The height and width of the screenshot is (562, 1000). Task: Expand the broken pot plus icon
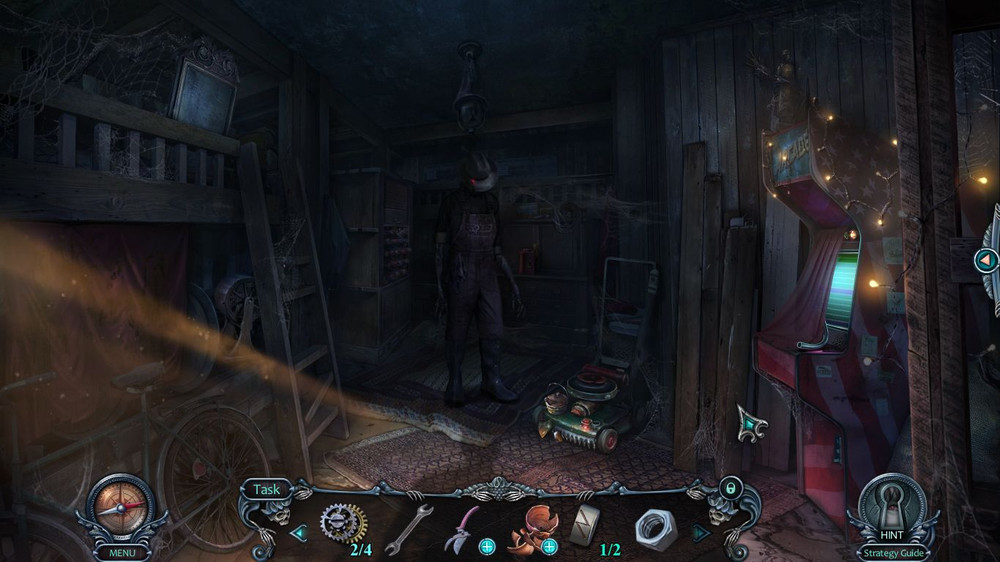click(549, 546)
